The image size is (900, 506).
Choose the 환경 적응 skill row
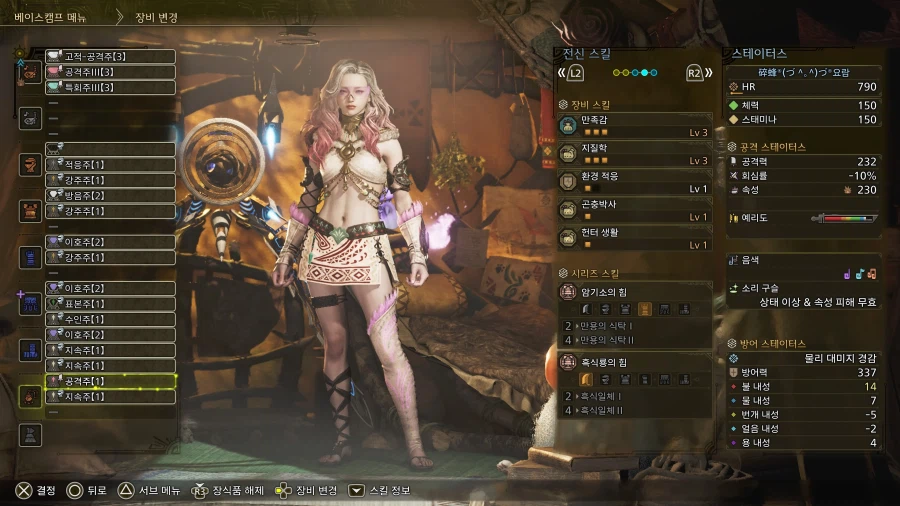coord(636,181)
